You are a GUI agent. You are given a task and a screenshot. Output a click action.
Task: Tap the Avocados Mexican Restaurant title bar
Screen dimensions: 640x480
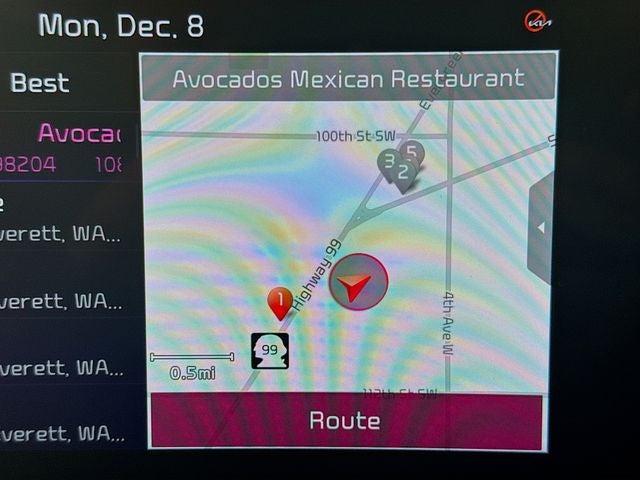click(348, 79)
